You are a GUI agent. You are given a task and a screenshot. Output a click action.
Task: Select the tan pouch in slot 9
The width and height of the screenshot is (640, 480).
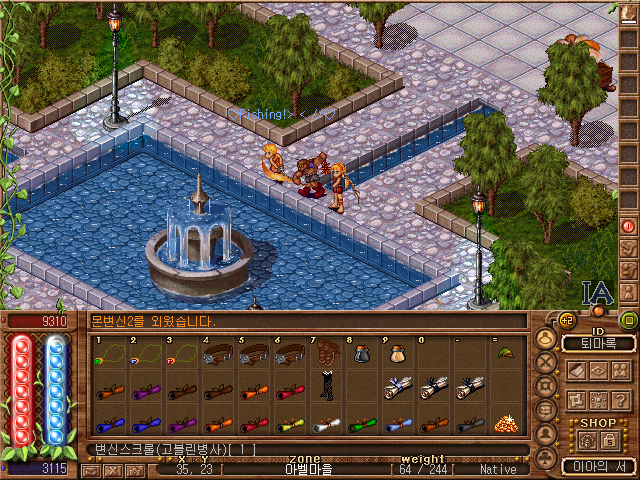tap(397, 354)
